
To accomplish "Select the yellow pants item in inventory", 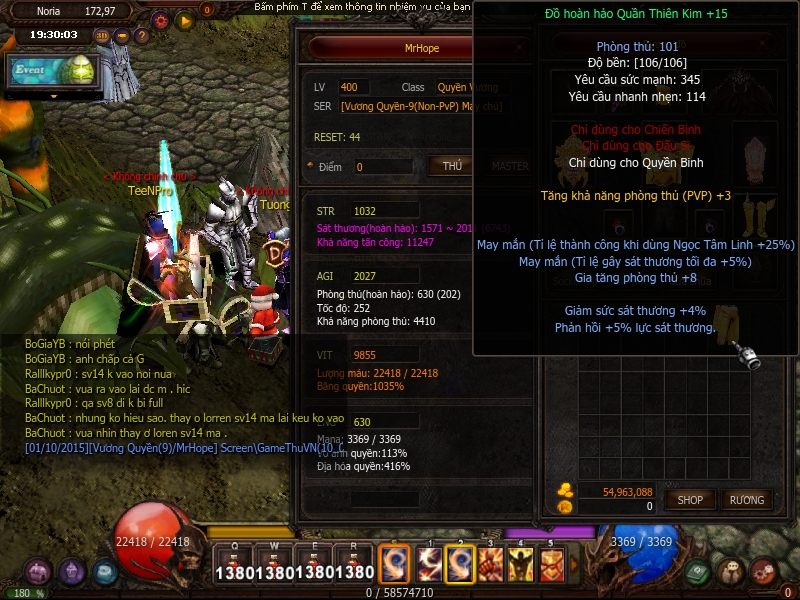I will pos(731,315).
